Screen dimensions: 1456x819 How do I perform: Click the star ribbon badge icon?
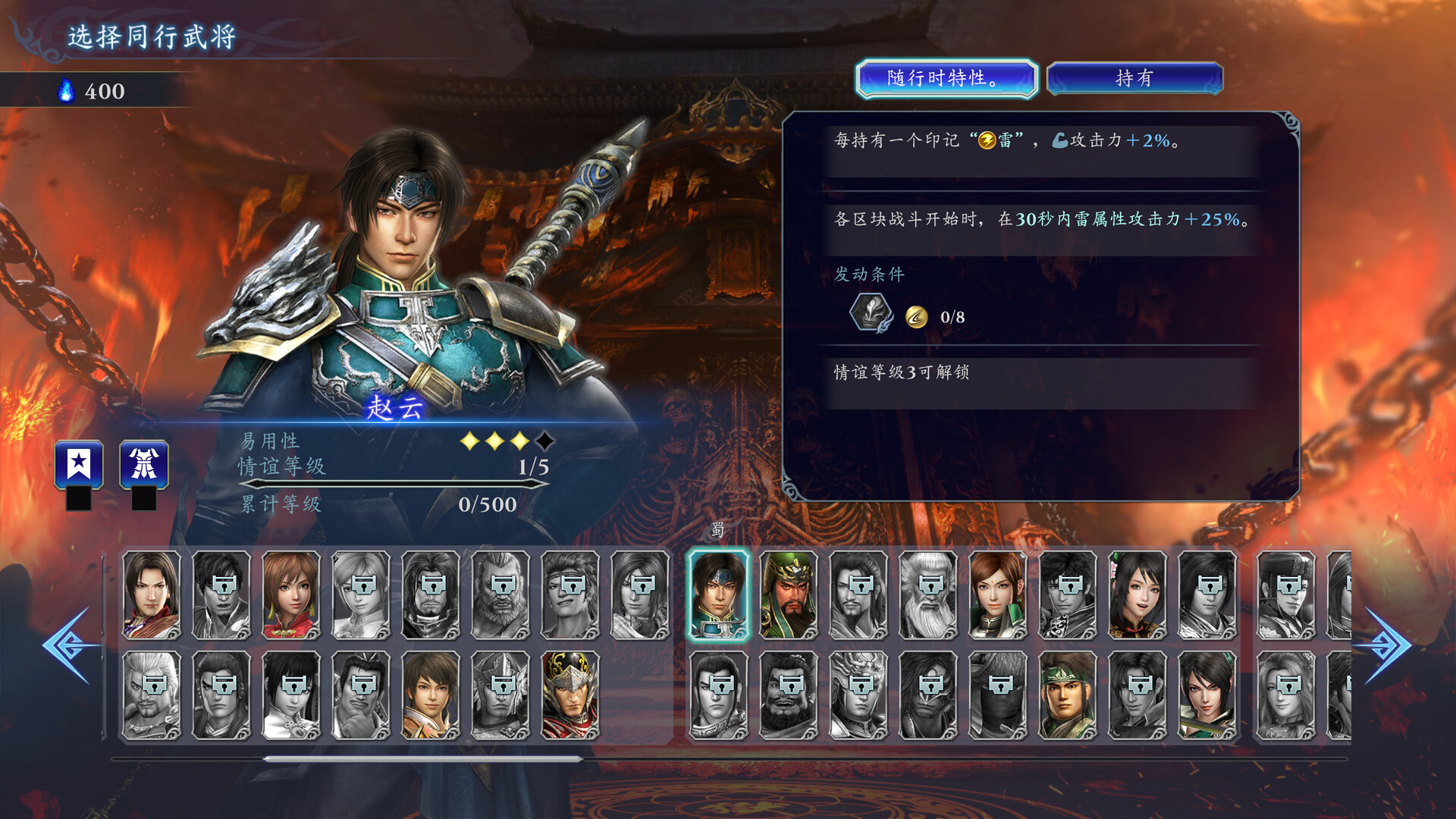click(78, 465)
